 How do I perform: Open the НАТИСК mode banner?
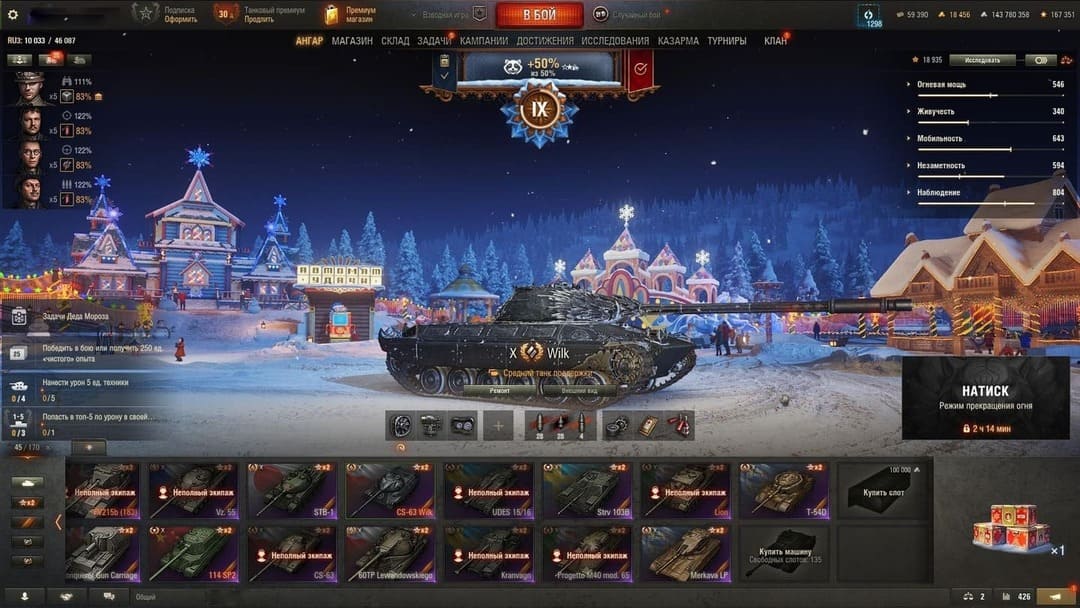tap(985, 398)
